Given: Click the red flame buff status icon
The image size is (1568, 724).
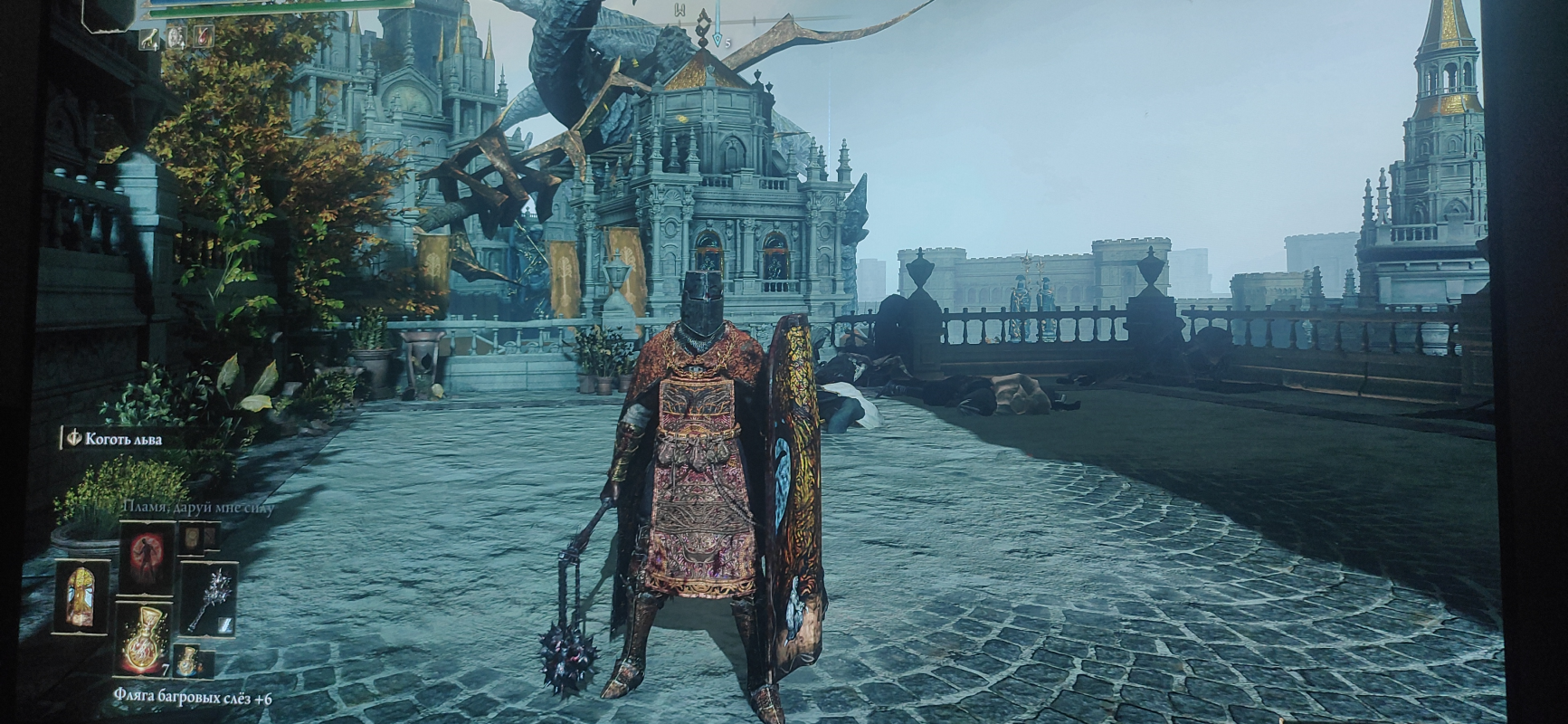Looking at the screenshot, I should [x=204, y=37].
